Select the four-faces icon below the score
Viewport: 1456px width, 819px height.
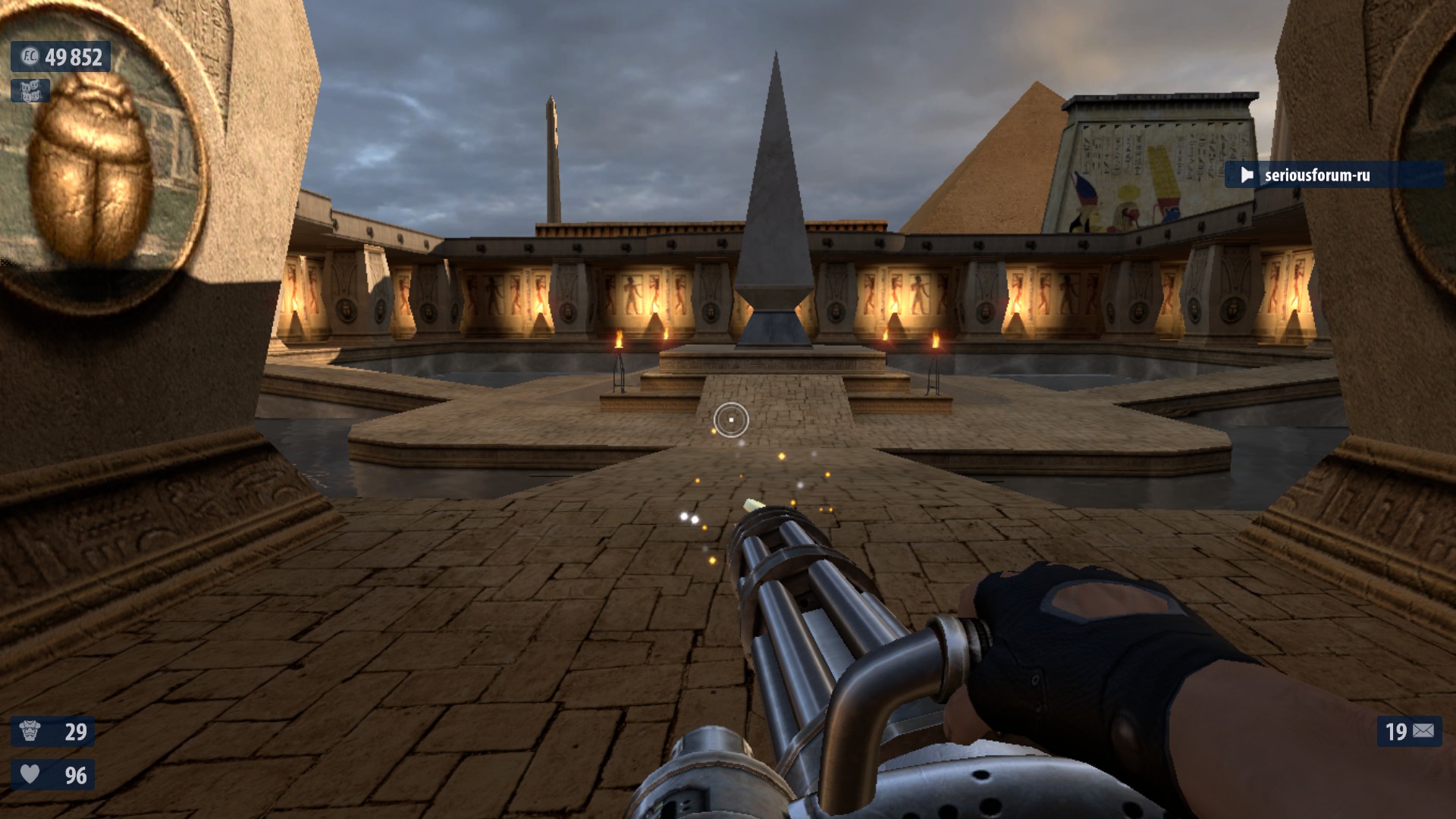[x=30, y=91]
